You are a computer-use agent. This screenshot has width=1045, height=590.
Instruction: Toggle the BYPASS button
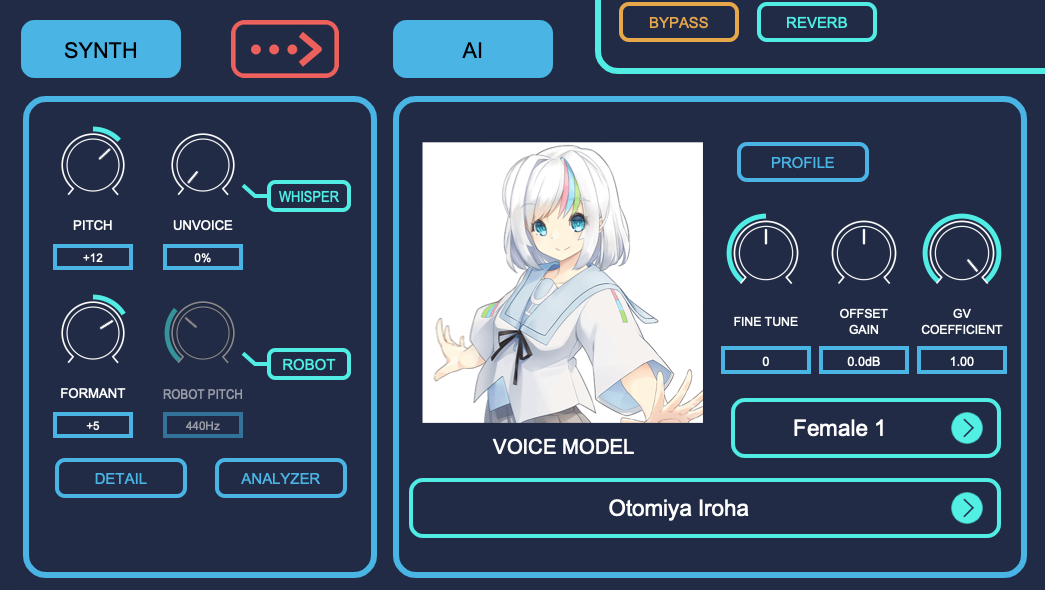[678, 22]
